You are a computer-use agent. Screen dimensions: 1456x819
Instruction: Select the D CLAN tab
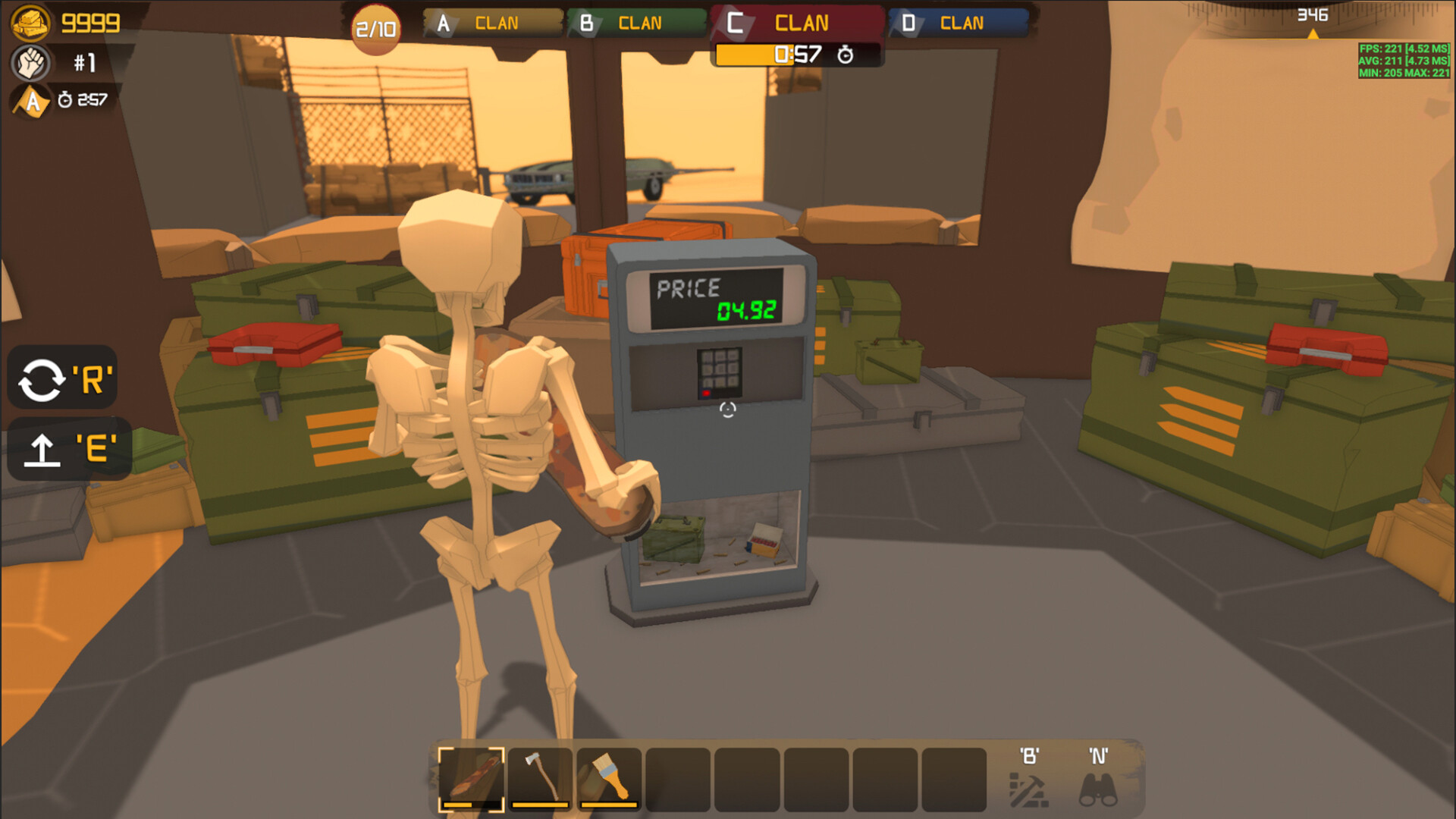[957, 23]
